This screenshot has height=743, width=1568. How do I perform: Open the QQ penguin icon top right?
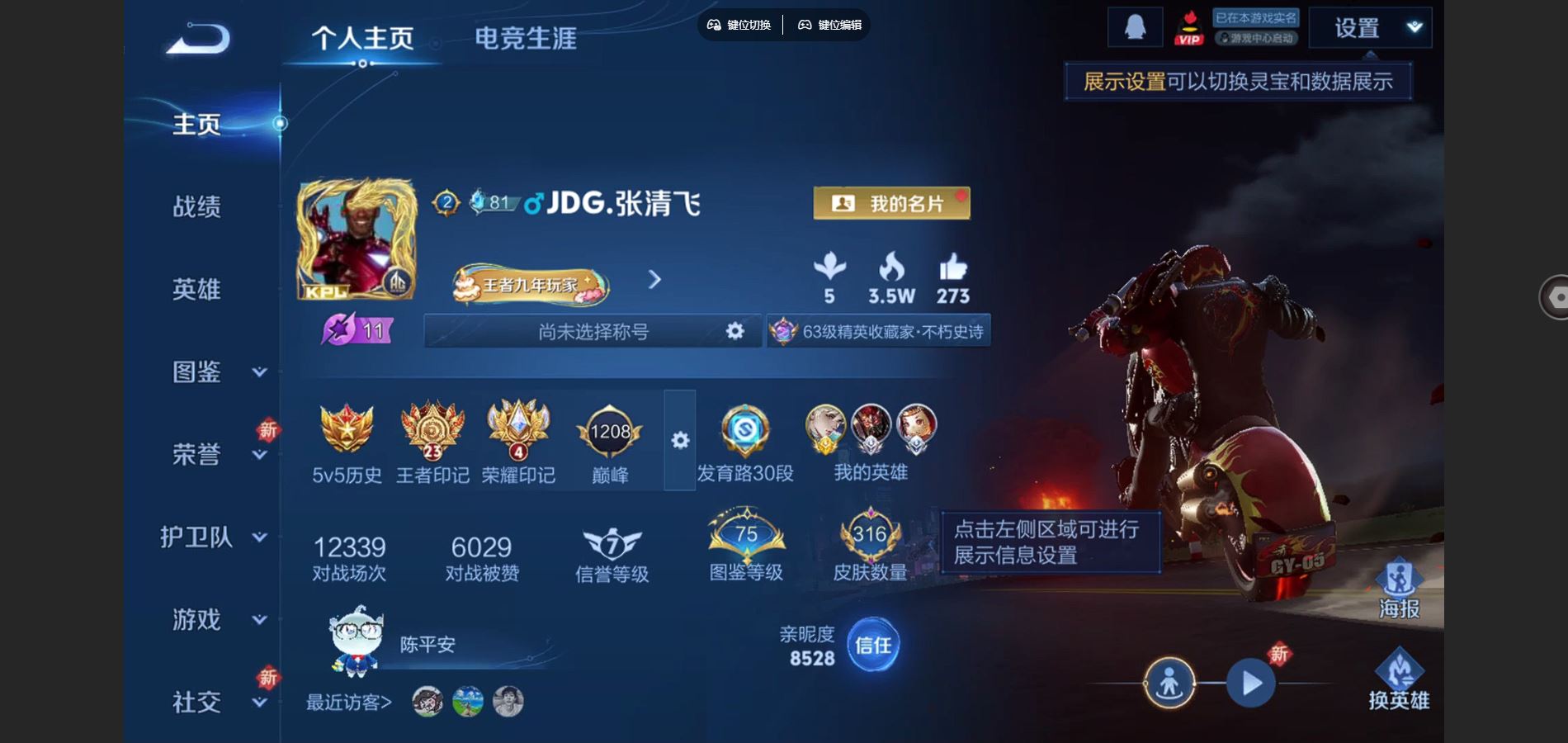coord(1136,26)
